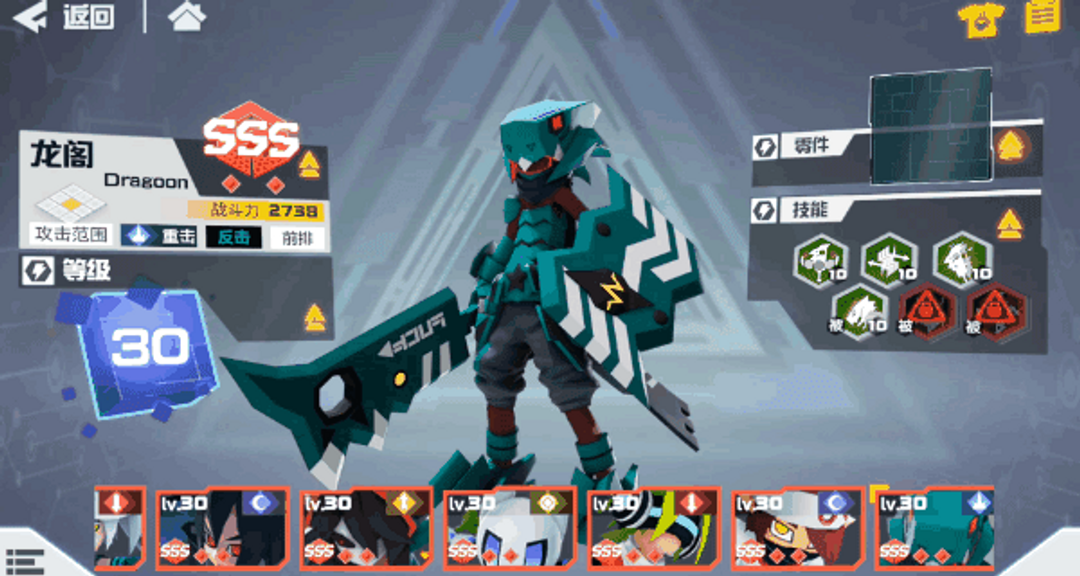This screenshot has height=576, width=1080.
Task: Open the parts slot with the teal panel
Action: coord(930,126)
